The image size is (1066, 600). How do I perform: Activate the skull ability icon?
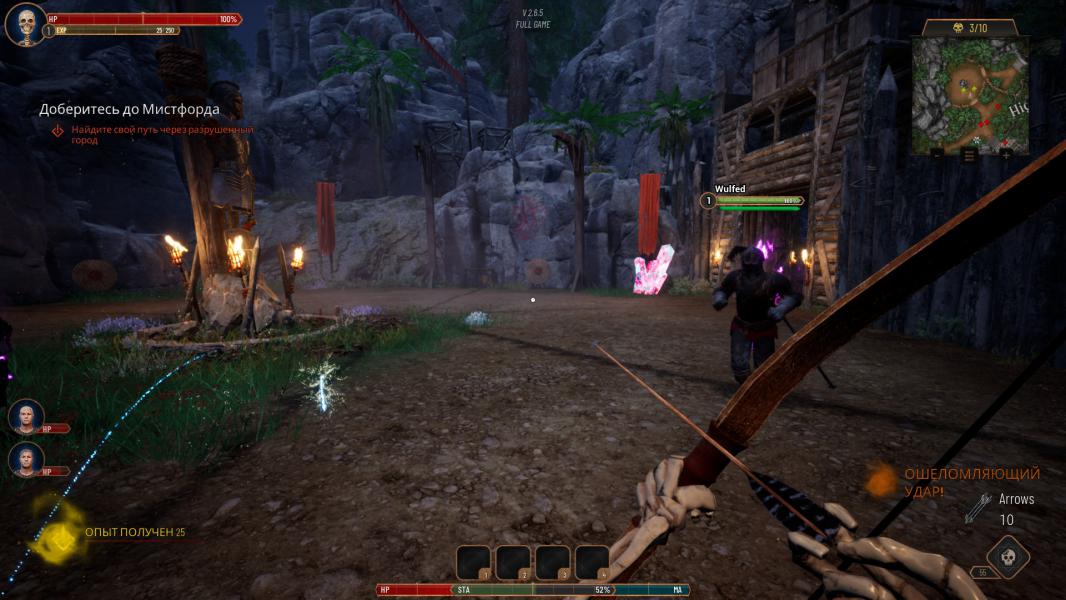(1007, 558)
